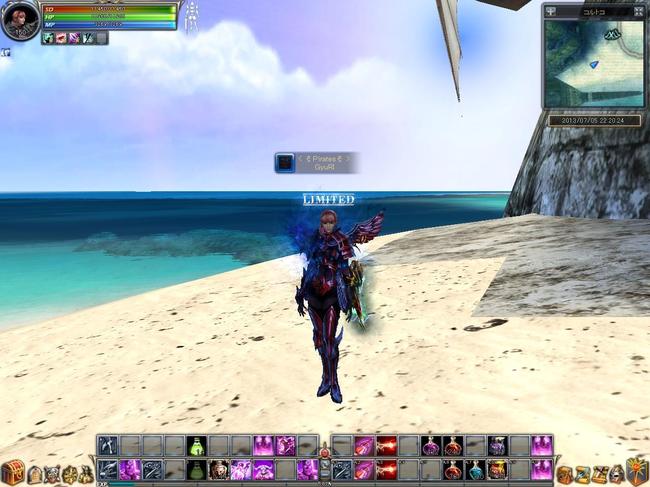Select the red lips buff icon

coord(61,38)
